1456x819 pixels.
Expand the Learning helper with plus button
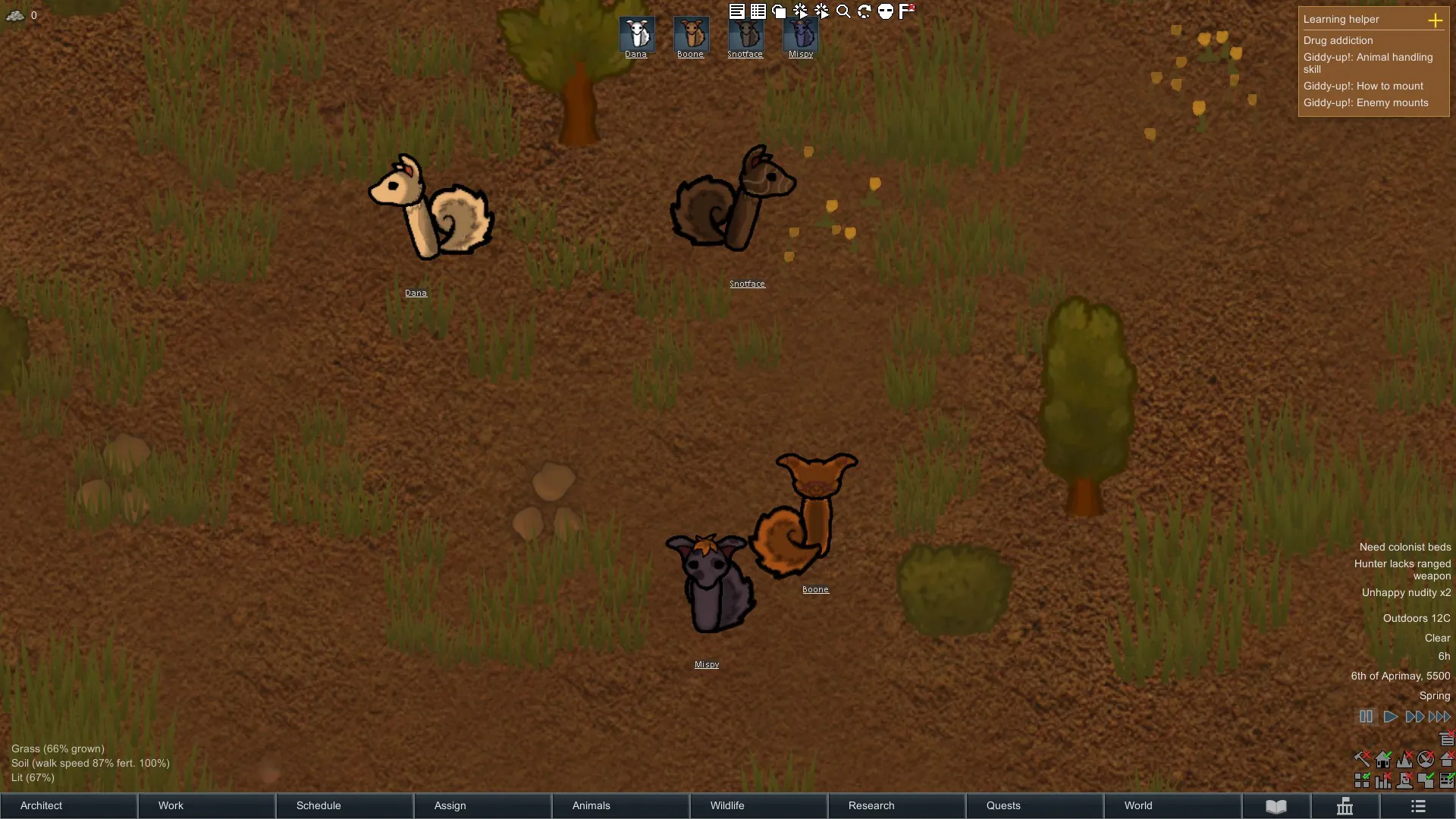click(1435, 20)
